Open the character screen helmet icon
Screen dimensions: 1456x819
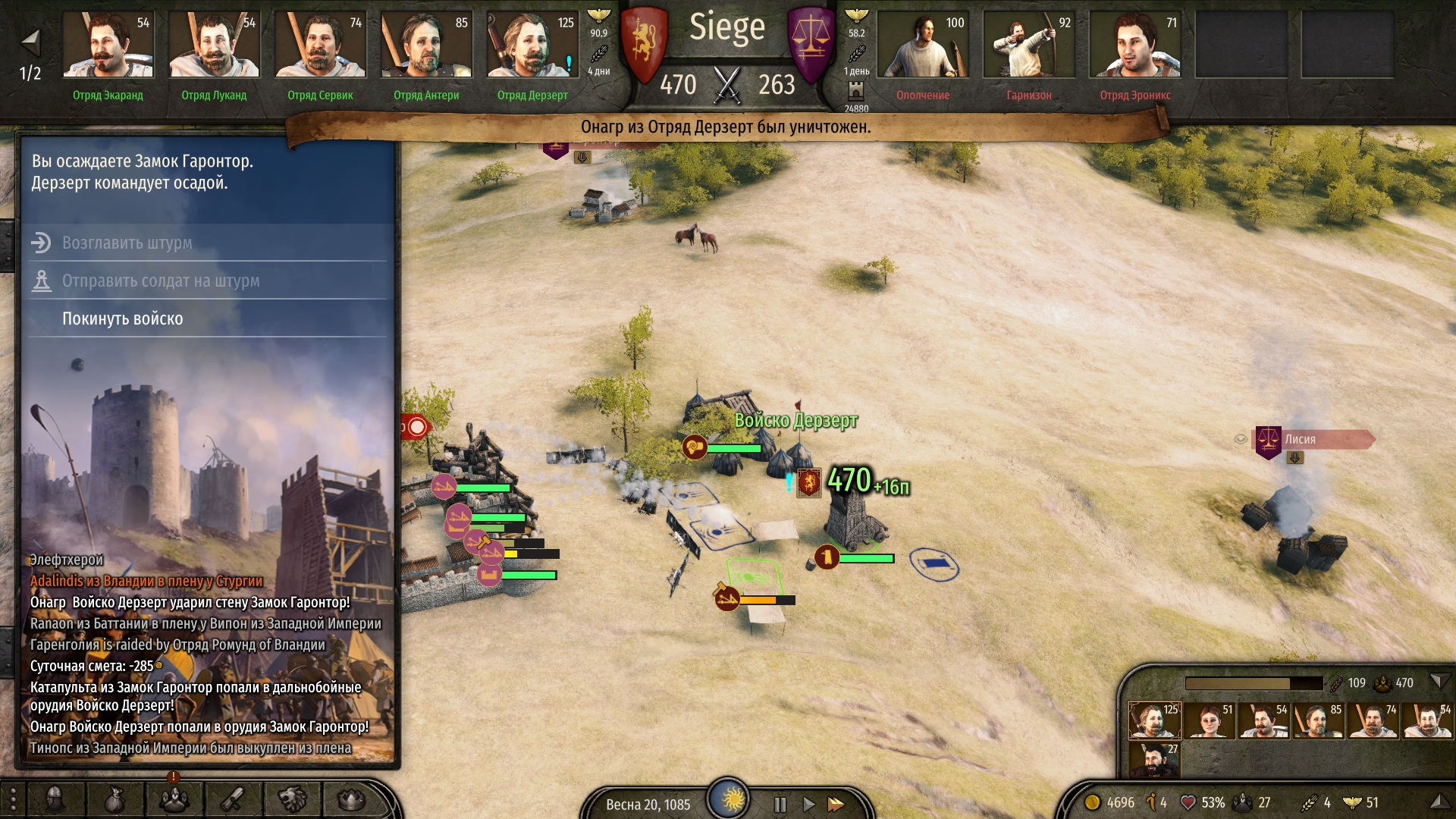[x=55, y=799]
